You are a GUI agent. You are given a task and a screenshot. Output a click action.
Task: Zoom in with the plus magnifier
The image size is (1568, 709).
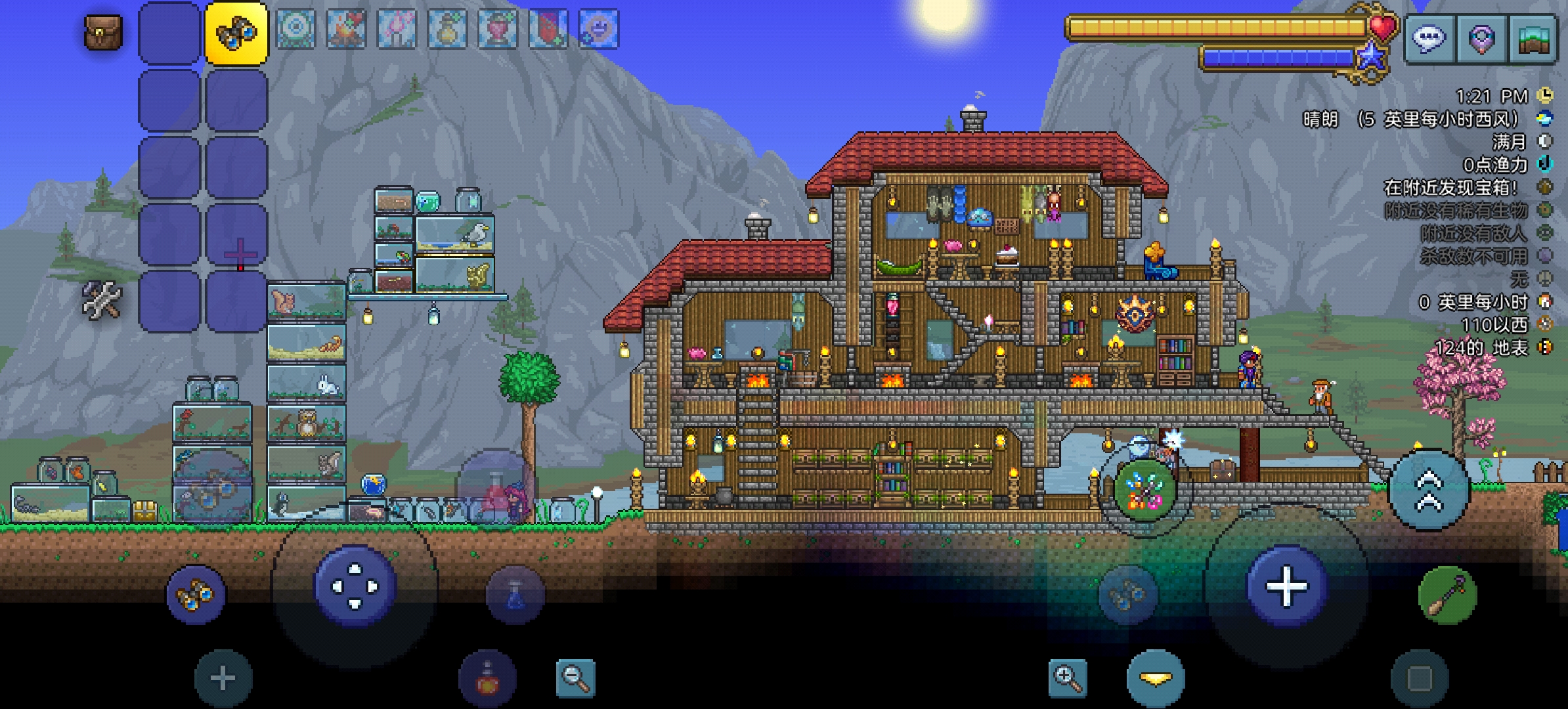pyautogui.click(x=1067, y=679)
